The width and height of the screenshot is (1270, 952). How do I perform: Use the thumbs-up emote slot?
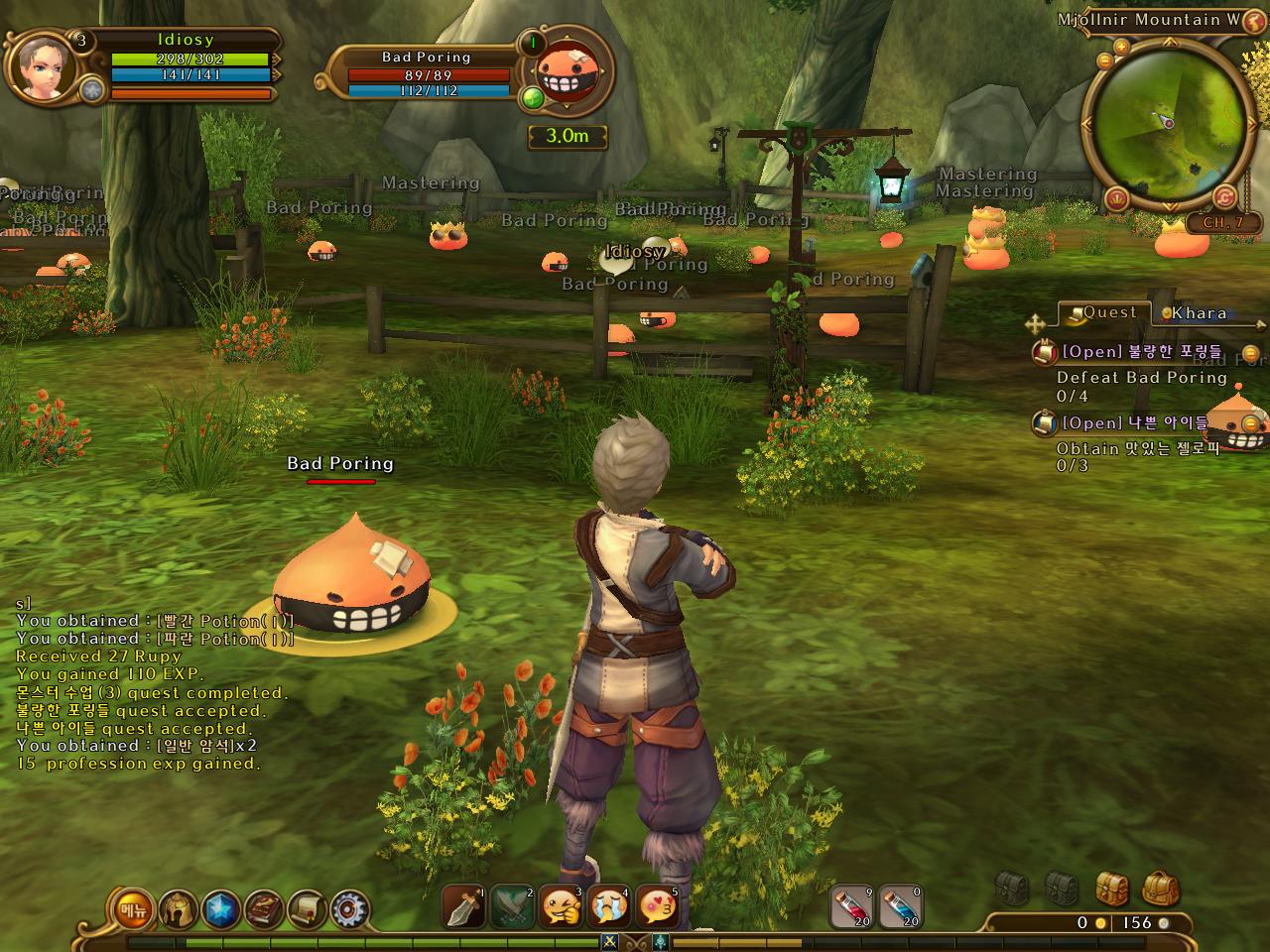pos(561,906)
